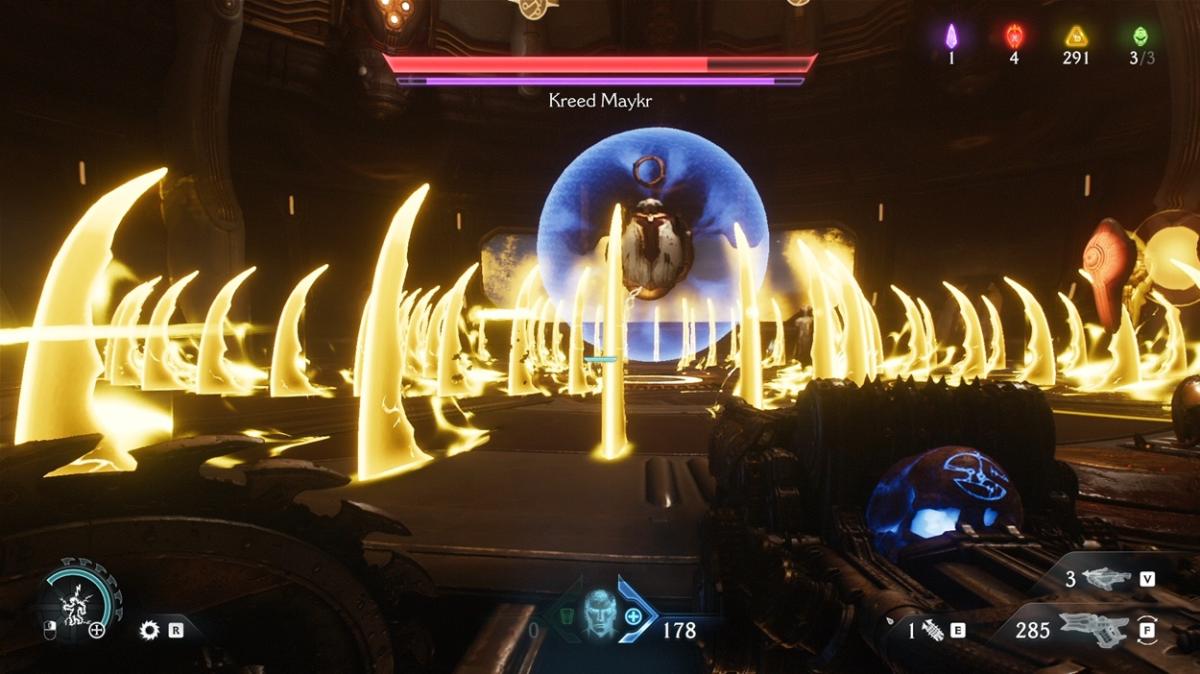The height and width of the screenshot is (674, 1200).
Task: Choose the crossbow-like weapon icon showing 3
Action: (x=1103, y=578)
